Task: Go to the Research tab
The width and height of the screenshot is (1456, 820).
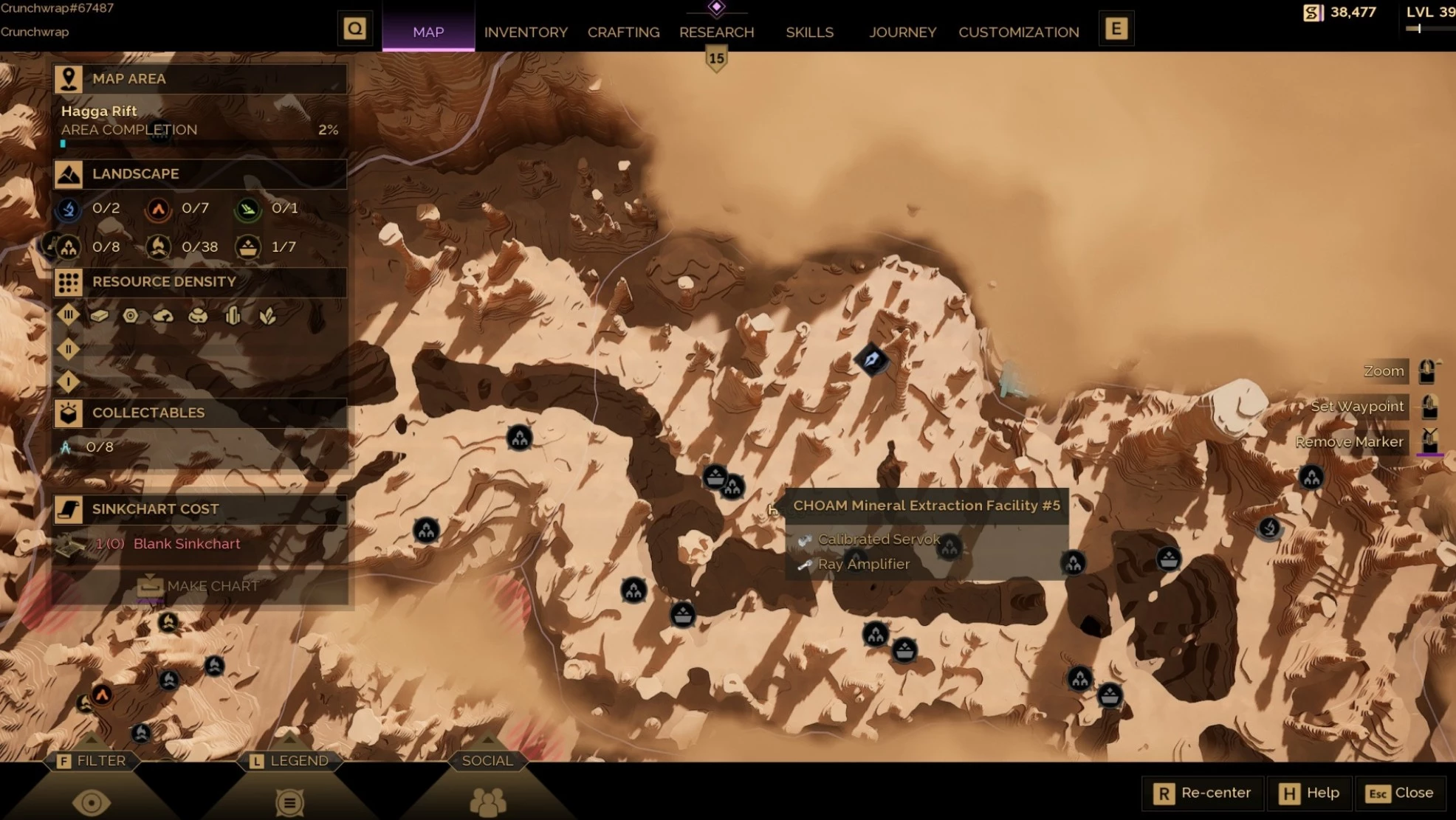Action: point(716,32)
